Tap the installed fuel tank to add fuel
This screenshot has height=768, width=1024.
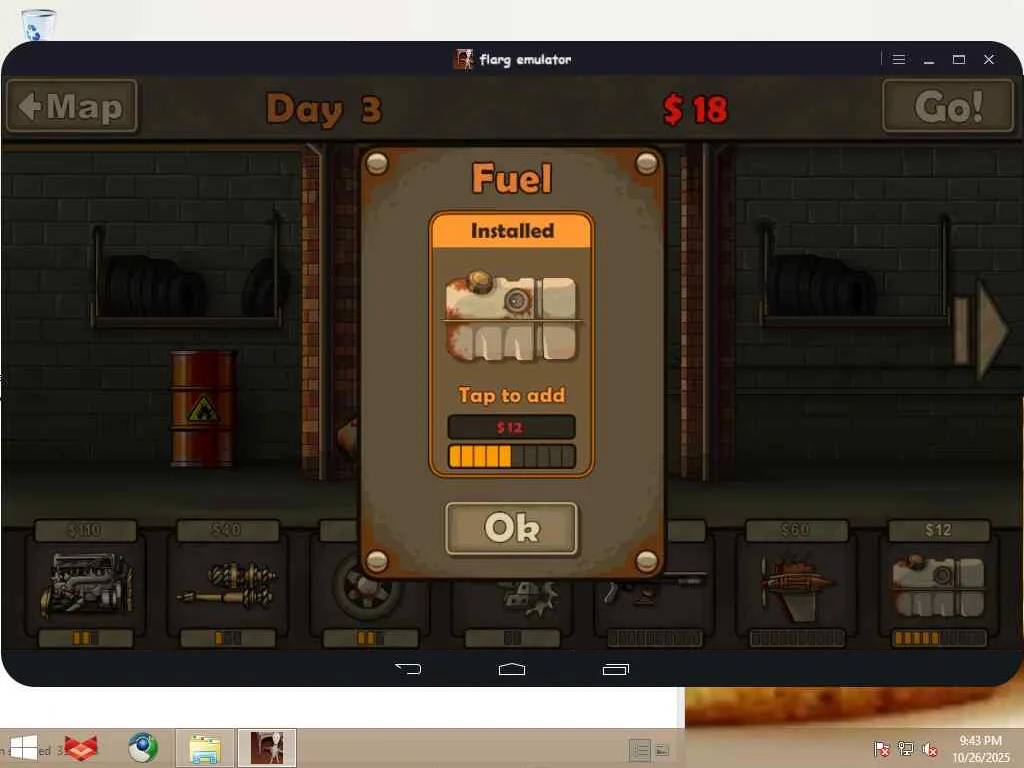point(511,320)
